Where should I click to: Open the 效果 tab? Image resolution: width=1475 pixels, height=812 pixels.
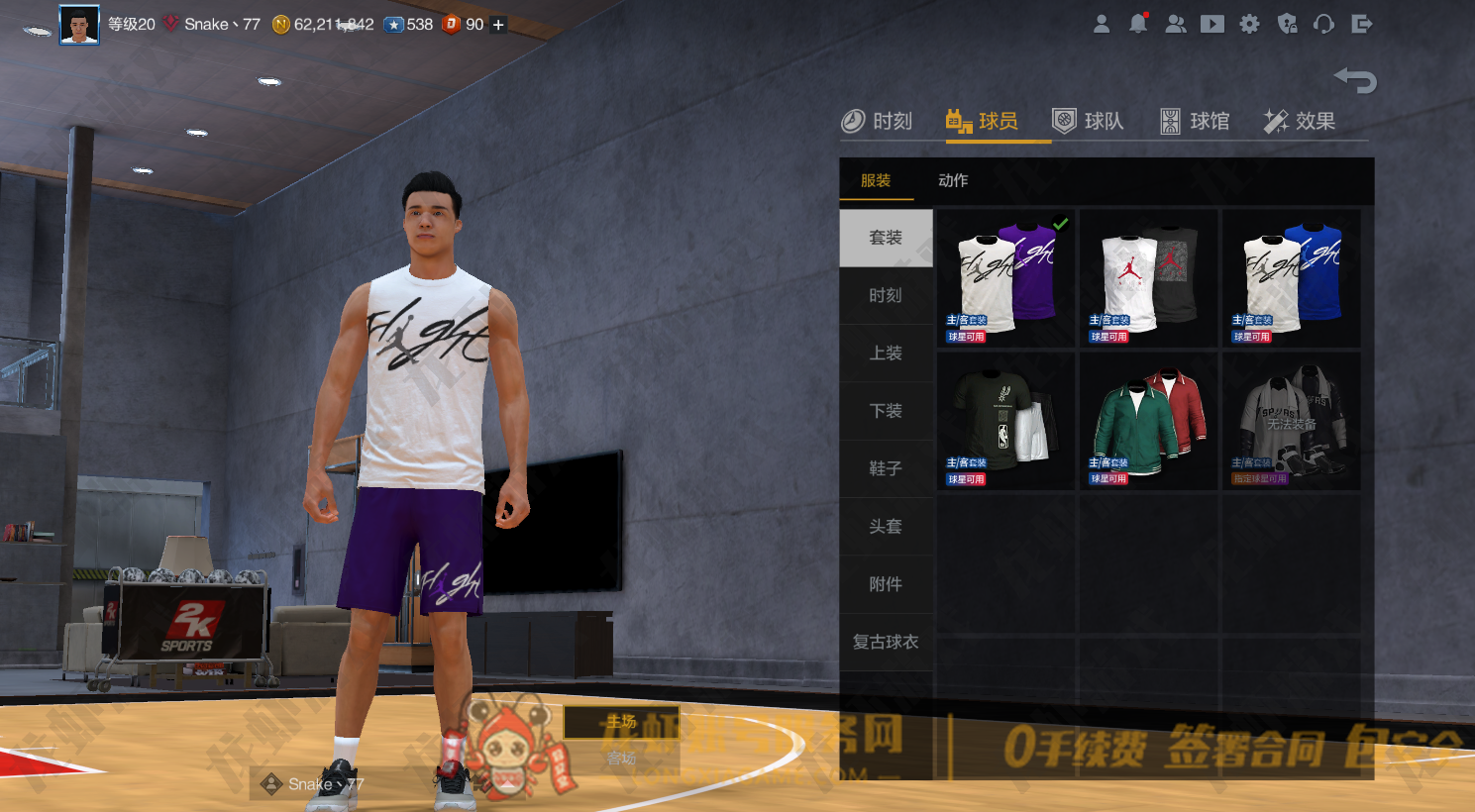click(x=1300, y=122)
